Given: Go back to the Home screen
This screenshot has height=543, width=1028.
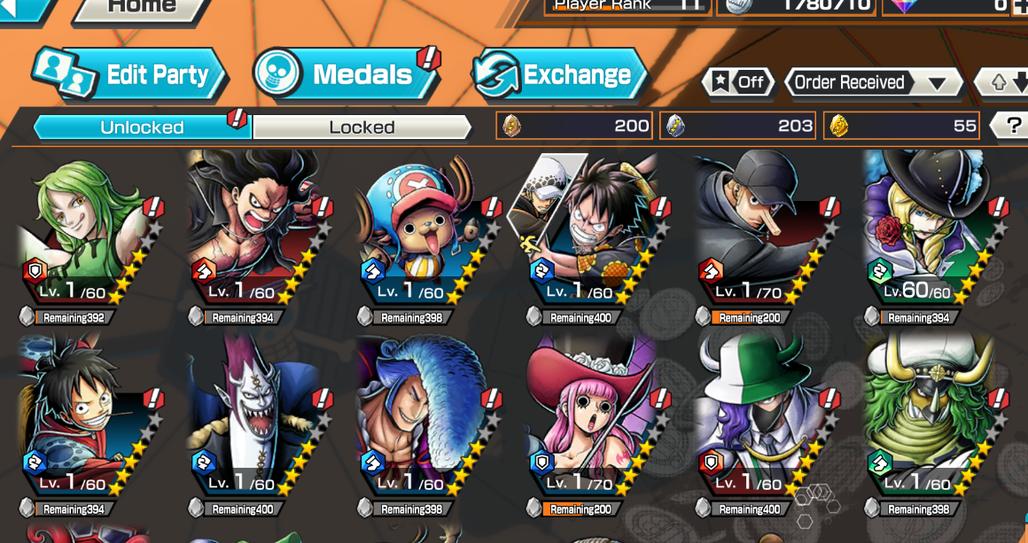Looking at the screenshot, I should click(140, 8).
